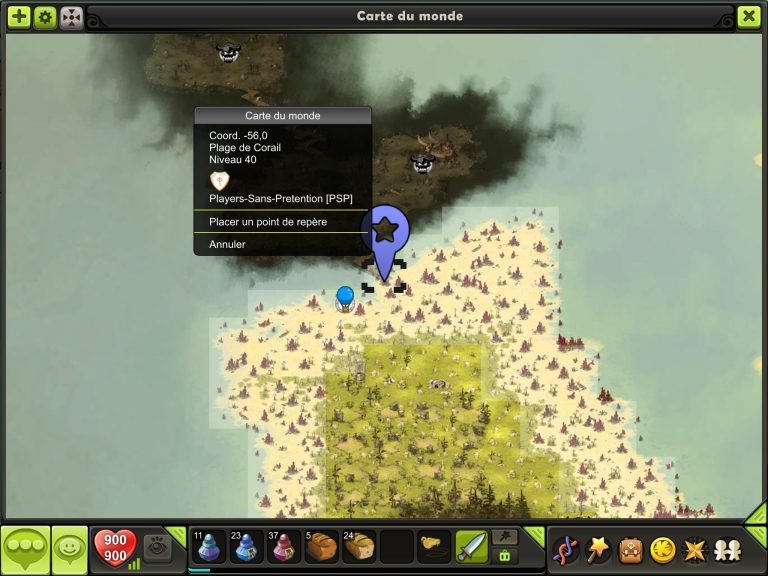Select the blue potion slot with 11

[208, 547]
